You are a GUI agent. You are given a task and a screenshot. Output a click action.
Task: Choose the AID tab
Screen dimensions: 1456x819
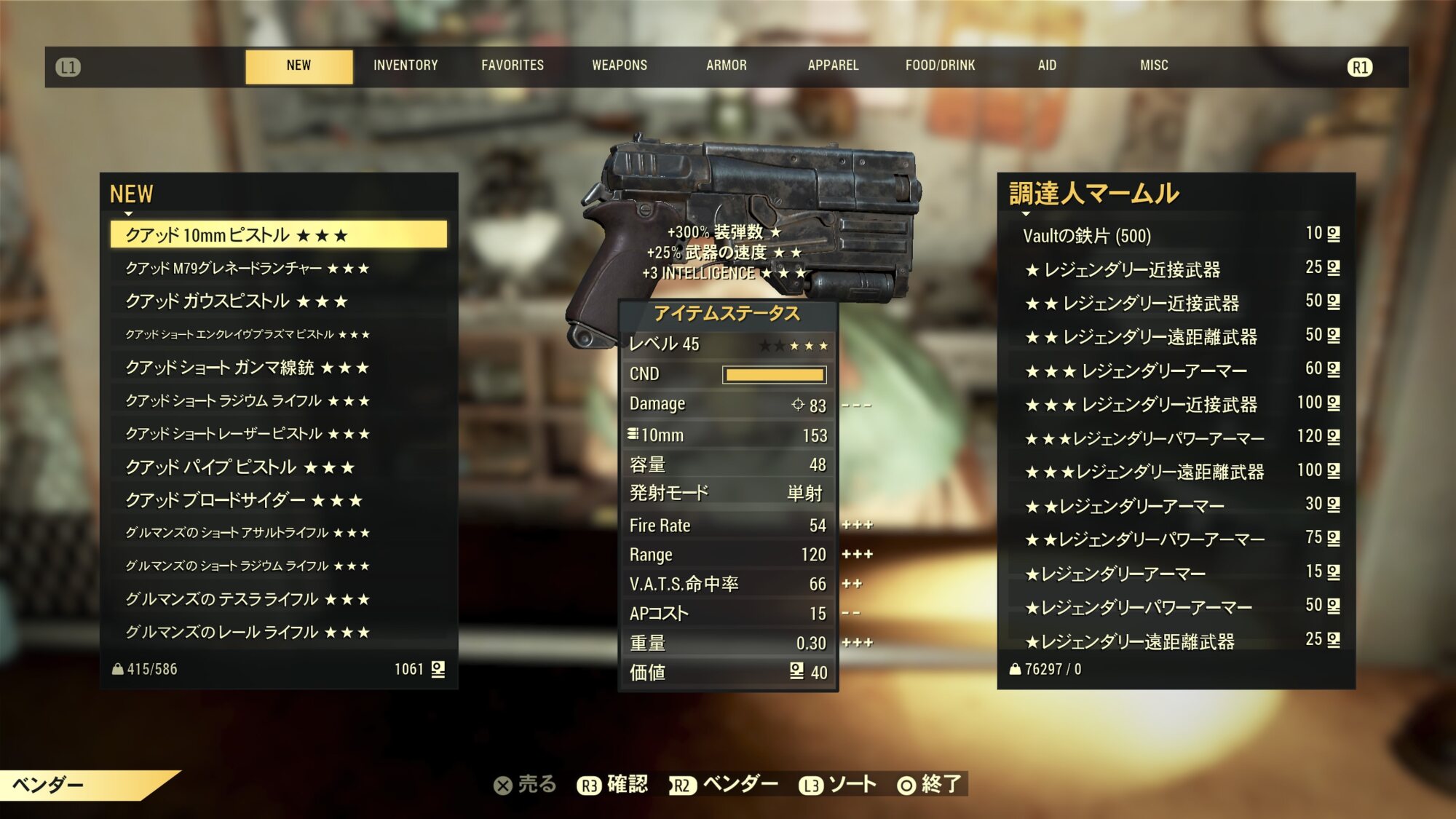(1047, 66)
